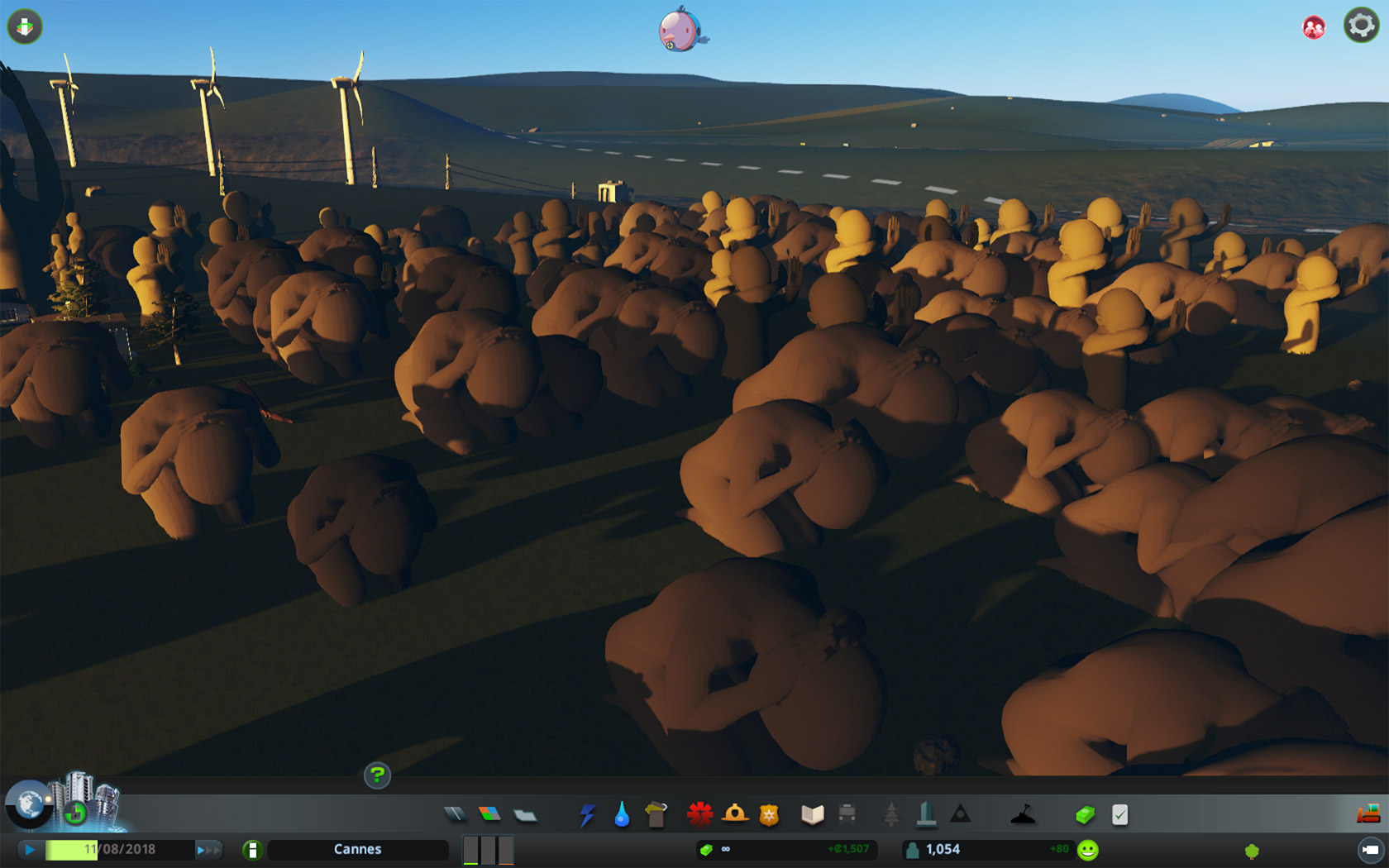The image size is (1389, 868).
Task: Select the Electricity lightning bolt menu
Action: coord(587,815)
